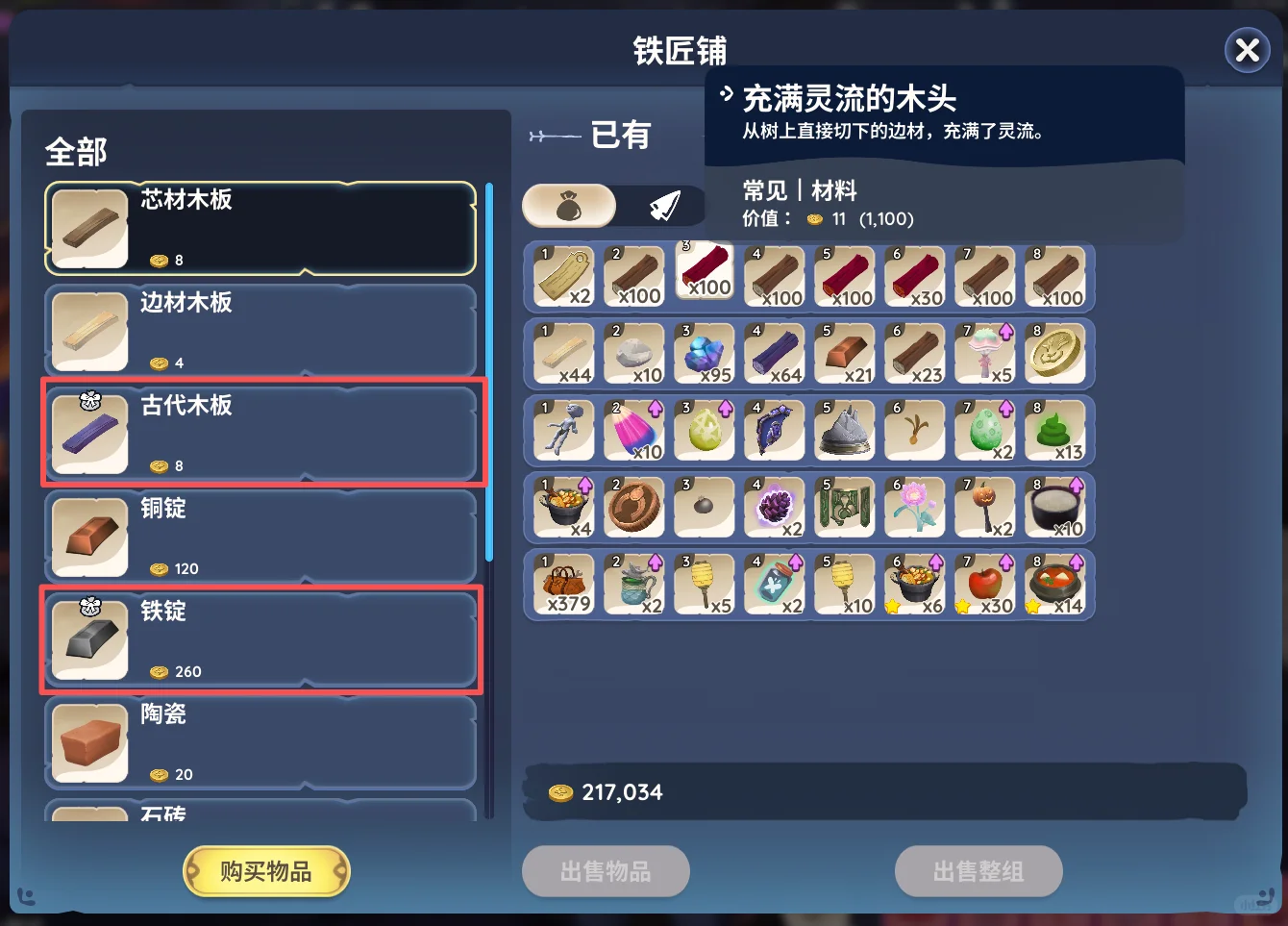Select the leather bag stack of 379

tap(562, 584)
